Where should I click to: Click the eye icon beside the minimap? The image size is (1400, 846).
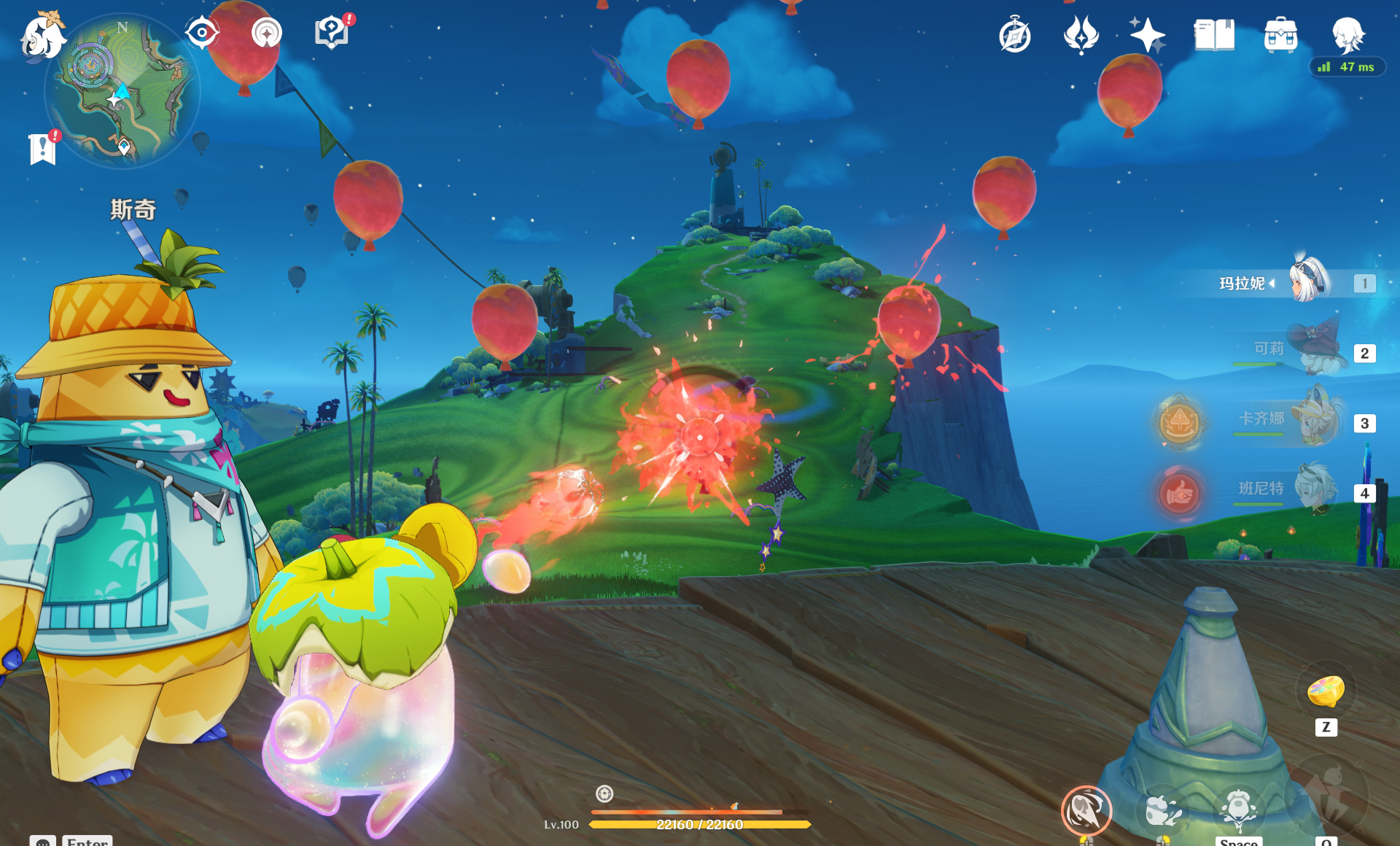click(201, 33)
